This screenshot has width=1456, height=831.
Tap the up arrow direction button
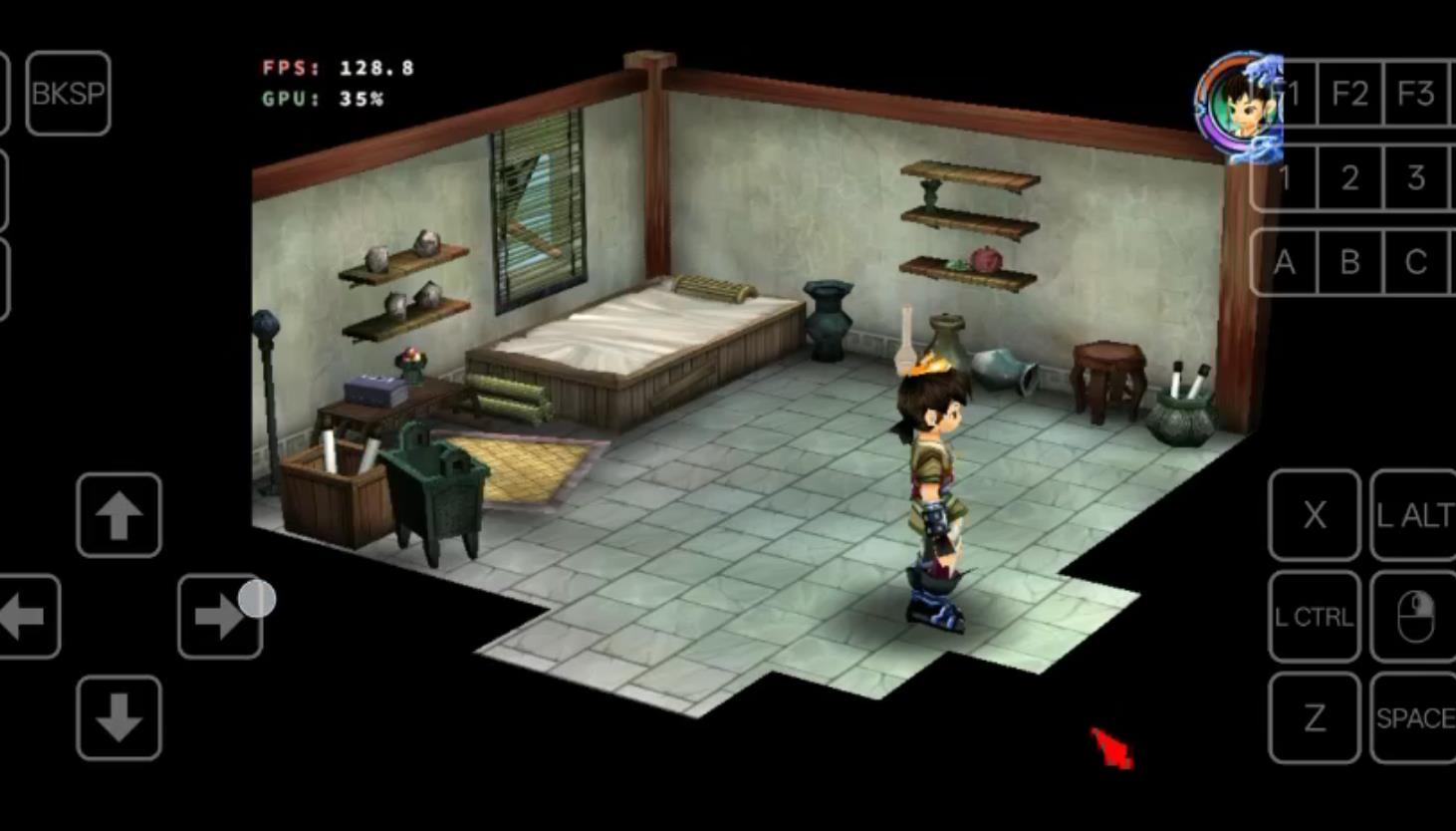(119, 515)
